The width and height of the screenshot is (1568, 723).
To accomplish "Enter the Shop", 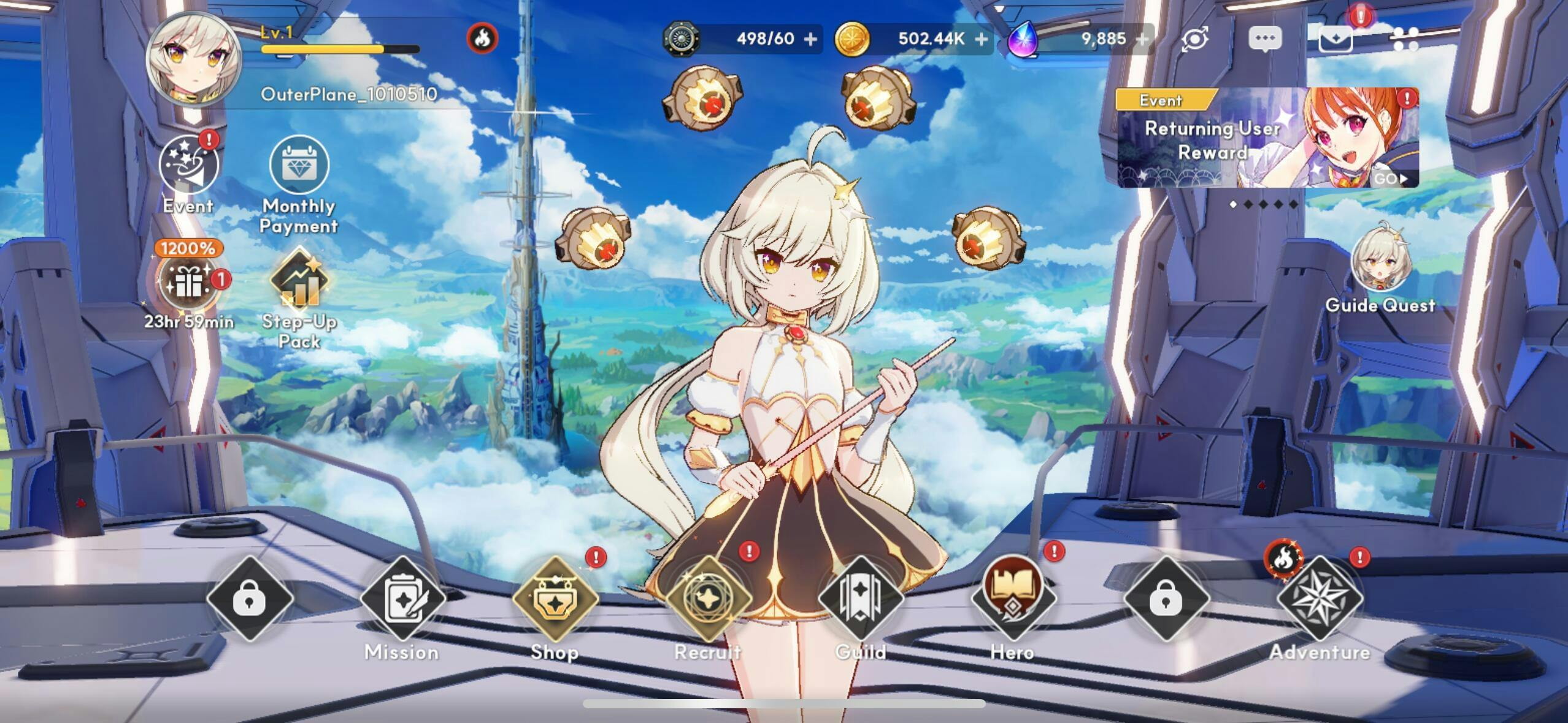I will pyautogui.click(x=555, y=599).
